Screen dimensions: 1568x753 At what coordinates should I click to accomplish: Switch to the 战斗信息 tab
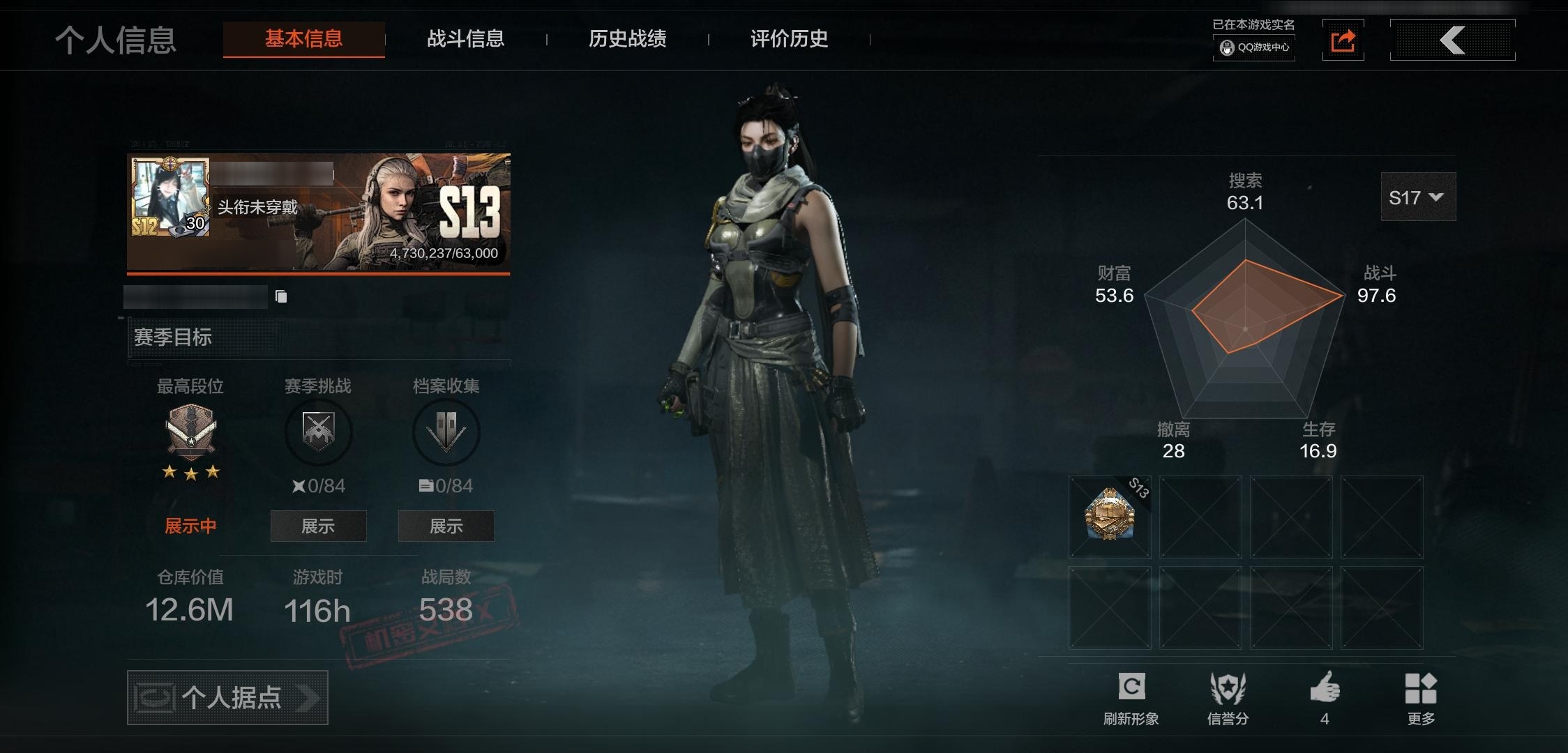[466, 39]
